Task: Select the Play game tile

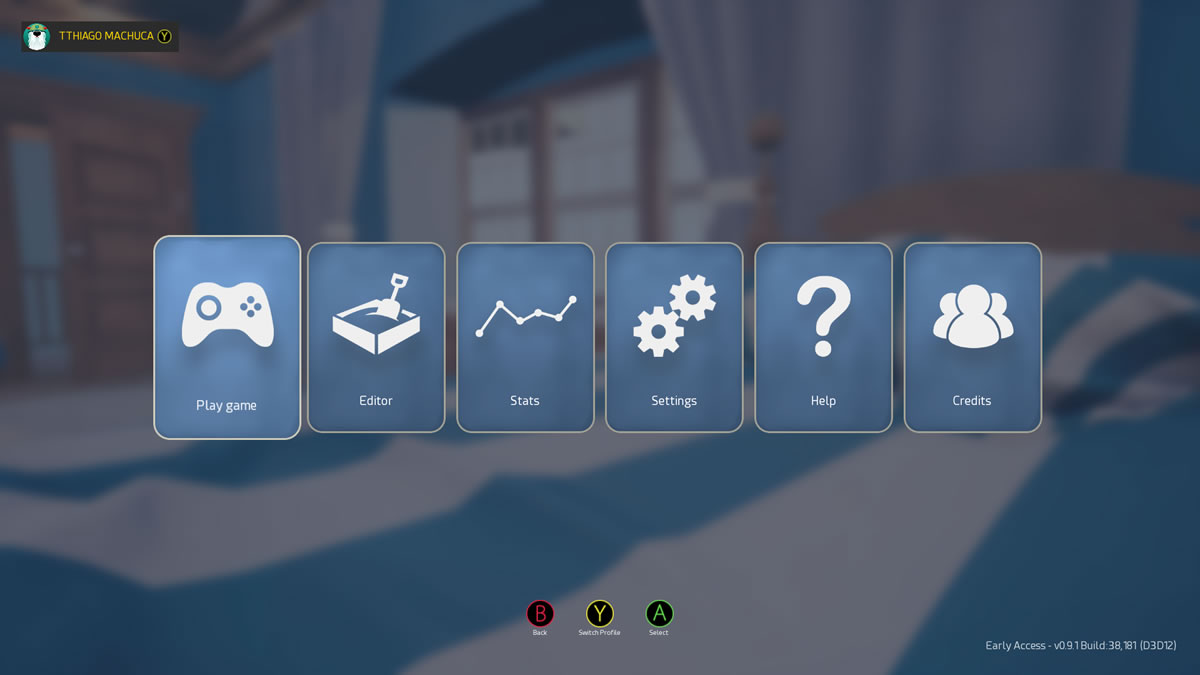Action: 227,337
